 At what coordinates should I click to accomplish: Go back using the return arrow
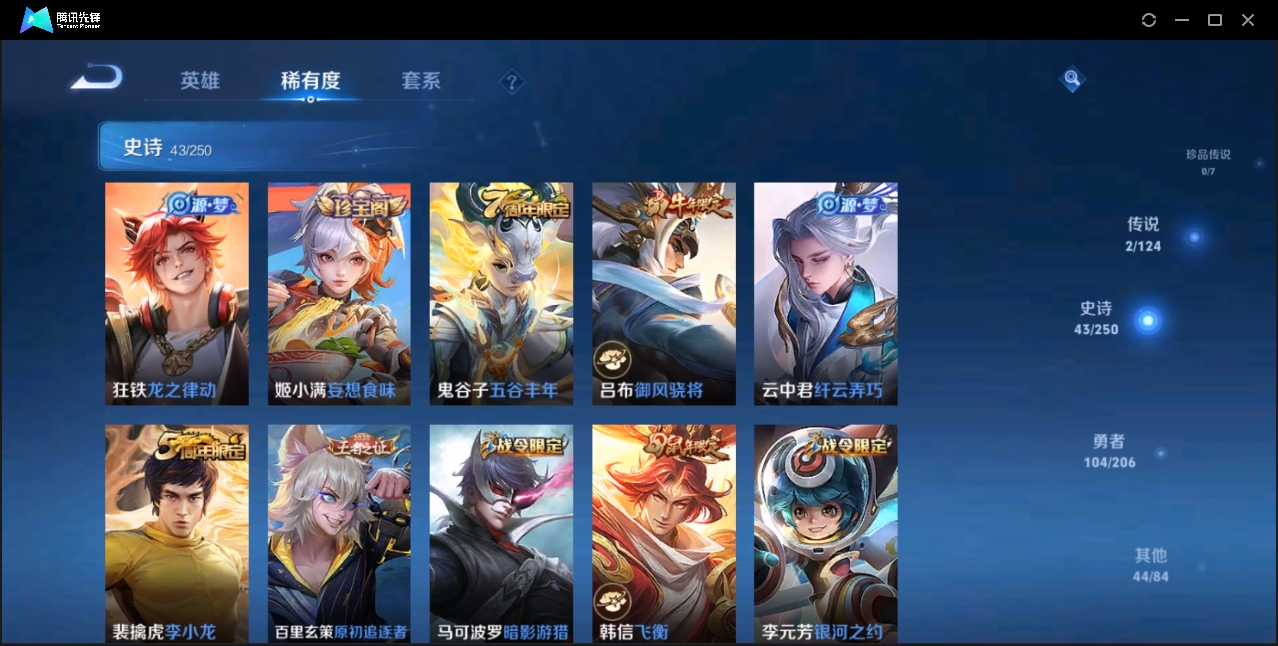coord(97,78)
